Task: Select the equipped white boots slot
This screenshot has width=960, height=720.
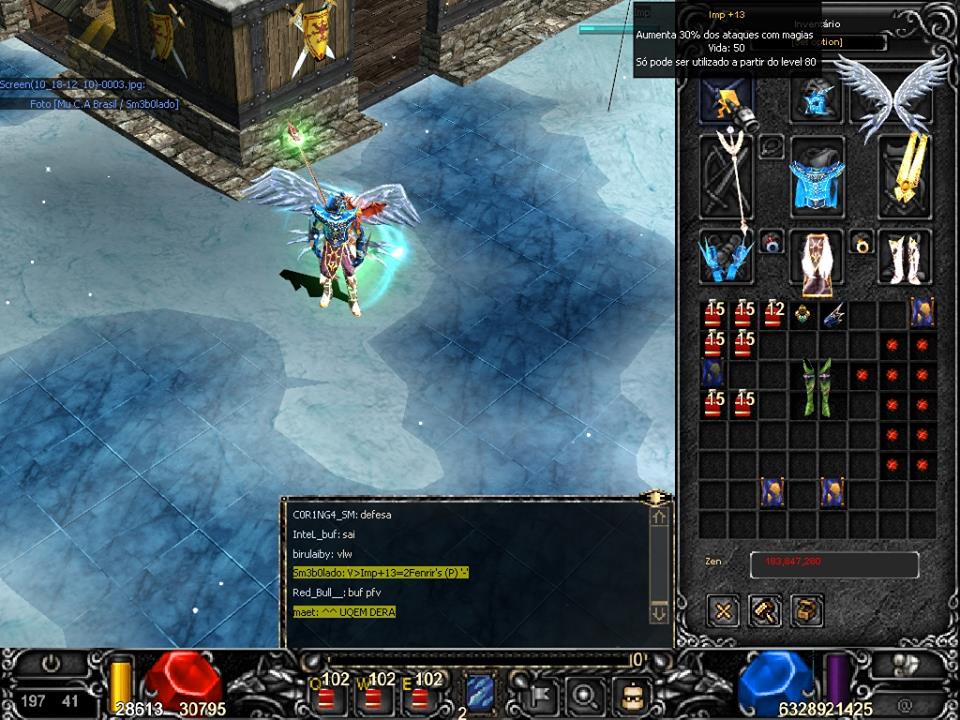Action: tap(905, 257)
